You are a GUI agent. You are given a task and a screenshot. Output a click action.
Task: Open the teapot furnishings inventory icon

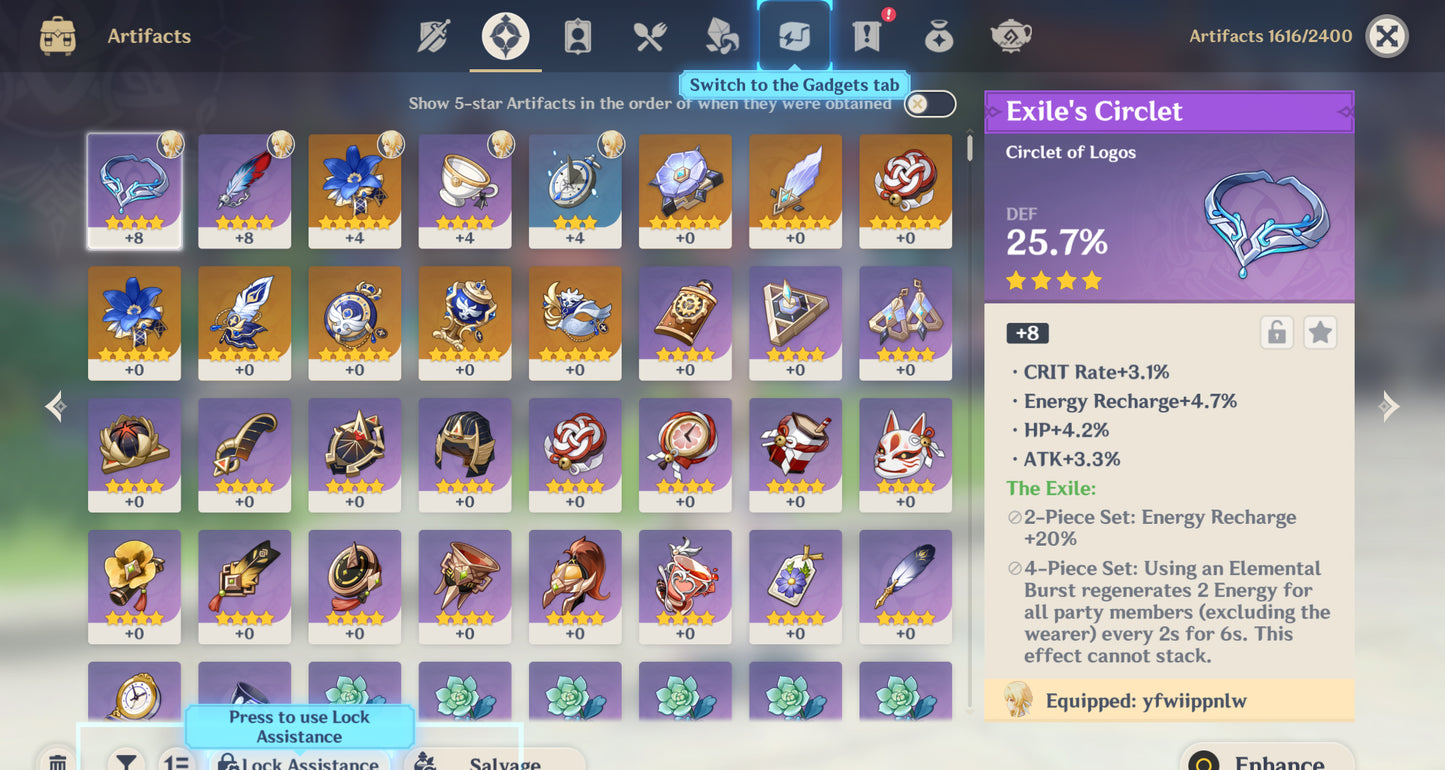click(x=1010, y=35)
